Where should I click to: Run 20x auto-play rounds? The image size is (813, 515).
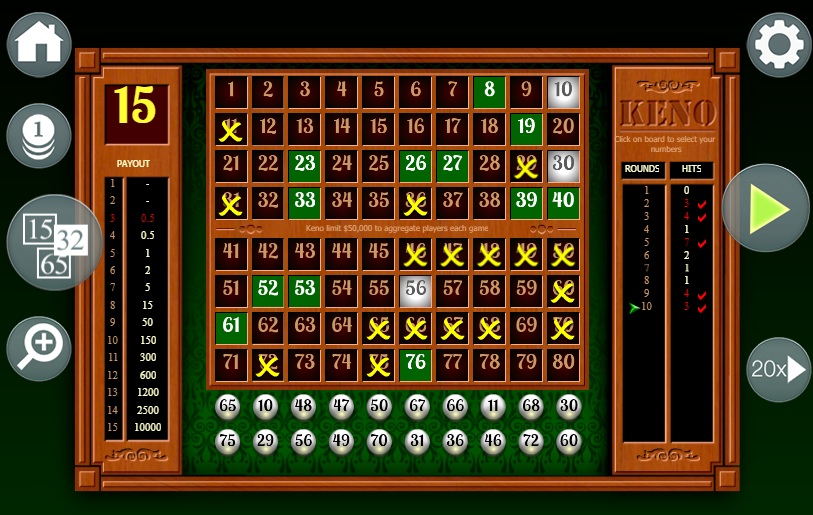pyautogui.click(x=778, y=369)
